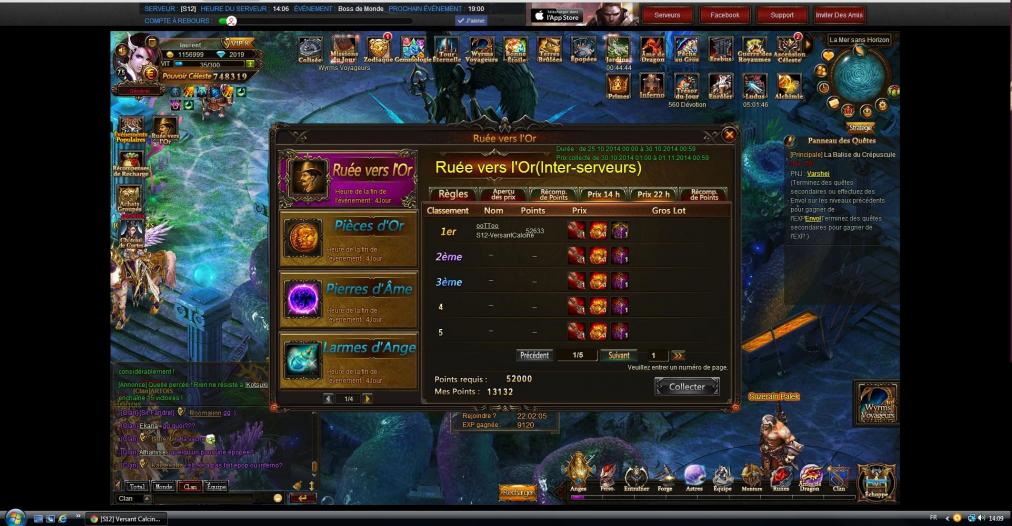Select the Pierres d'Âme event
Image resolution: width=1012 pixels, height=526 pixels.
tap(348, 300)
